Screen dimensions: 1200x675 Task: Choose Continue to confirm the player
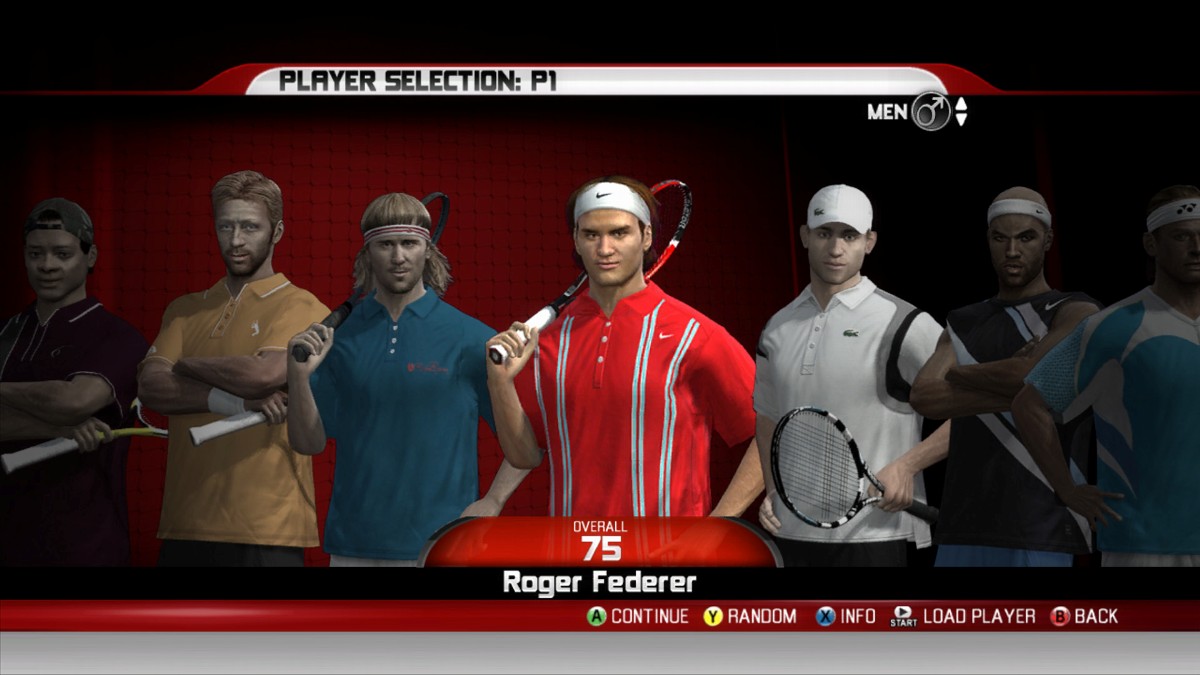click(x=637, y=616)
